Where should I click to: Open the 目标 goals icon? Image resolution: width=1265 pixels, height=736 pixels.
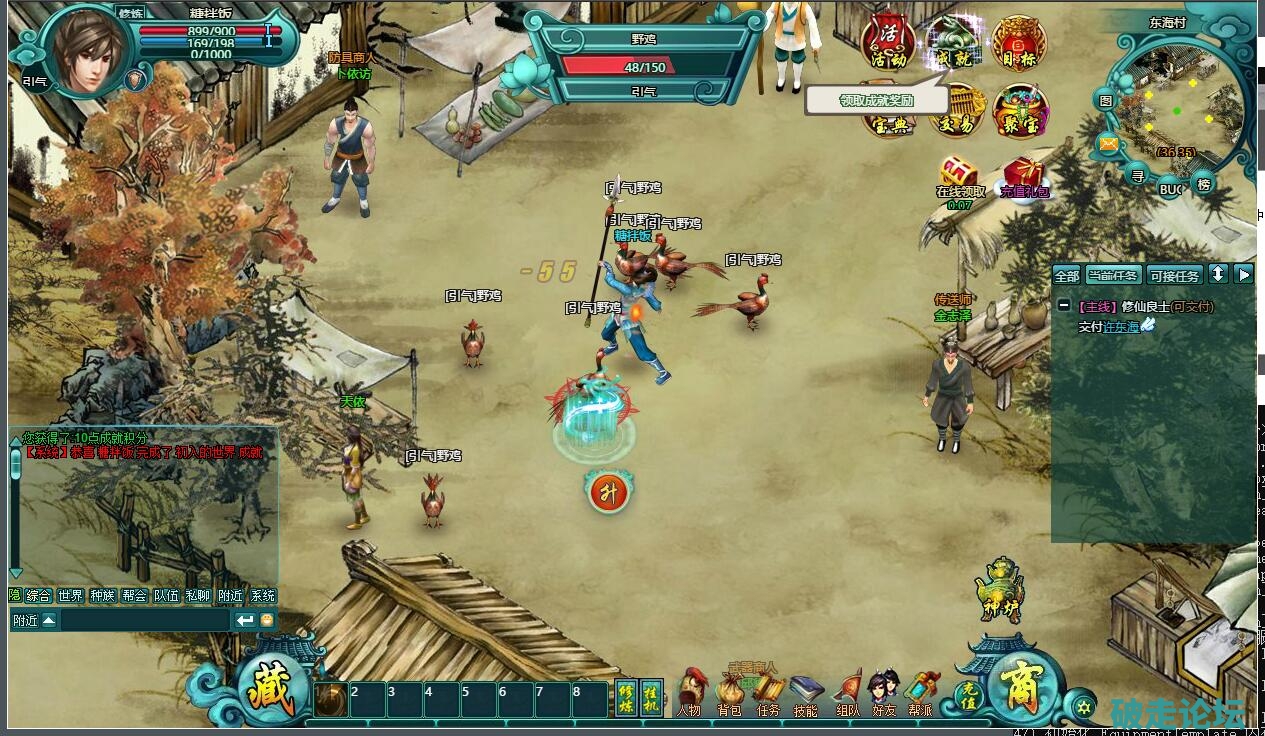[x=1019, y=44]
